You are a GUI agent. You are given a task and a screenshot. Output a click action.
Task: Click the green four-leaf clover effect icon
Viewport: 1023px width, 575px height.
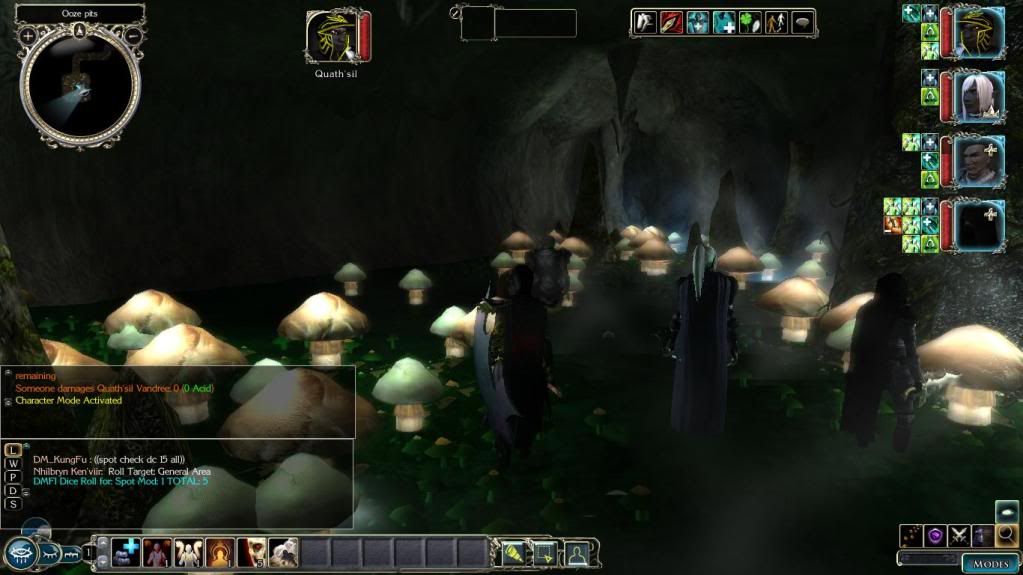(x=750, y=23)
